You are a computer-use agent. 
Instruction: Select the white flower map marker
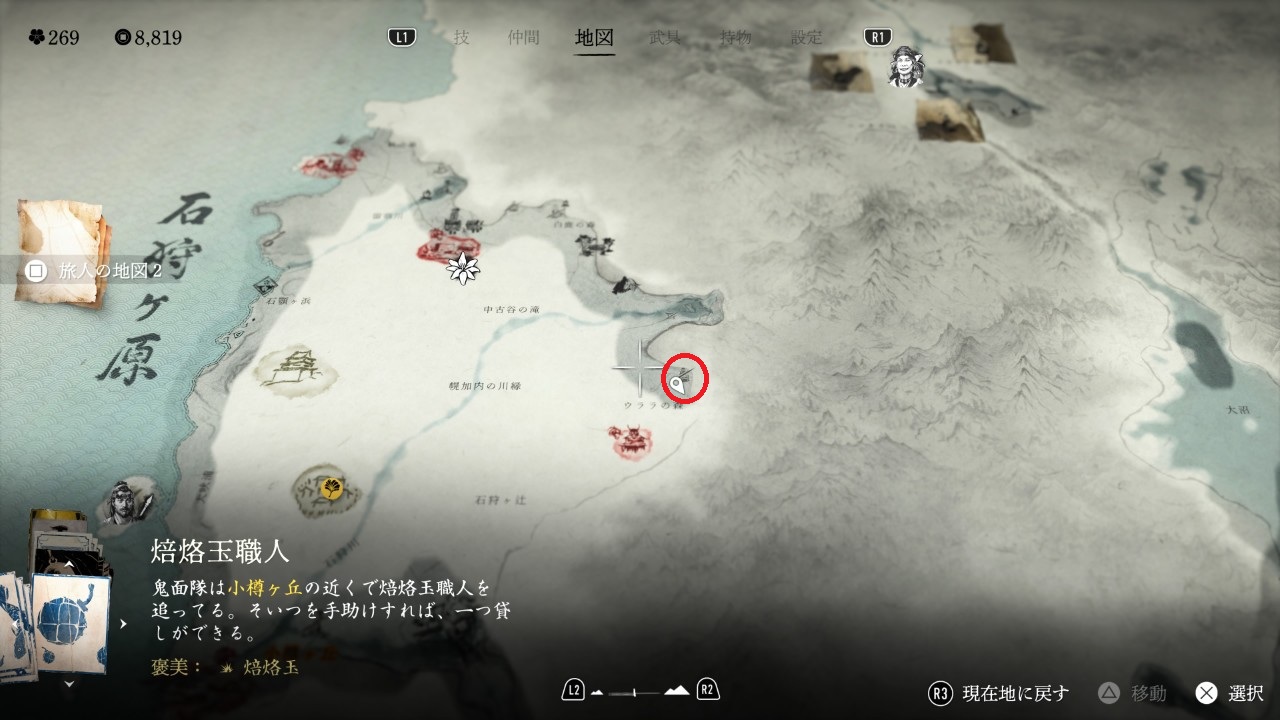[x=463, y=267]
